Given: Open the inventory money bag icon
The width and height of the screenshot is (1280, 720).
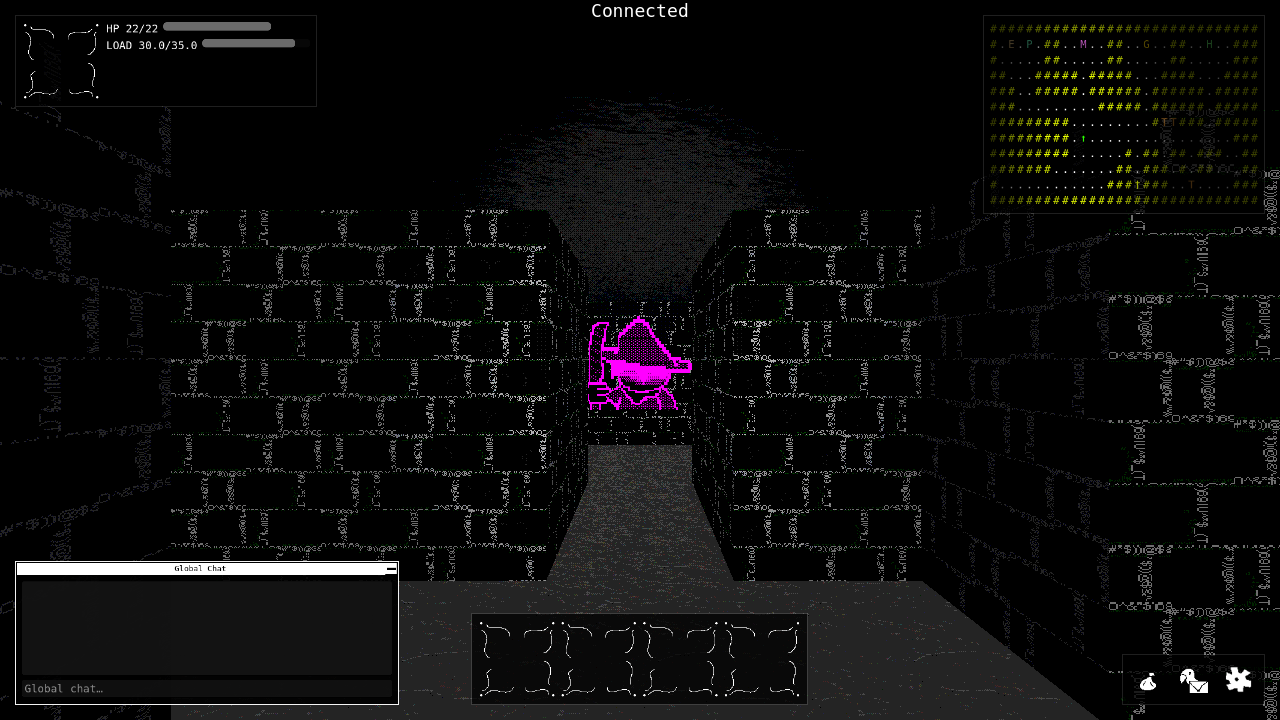Looking at the screenshot, I should click(x=1149, y=681).
